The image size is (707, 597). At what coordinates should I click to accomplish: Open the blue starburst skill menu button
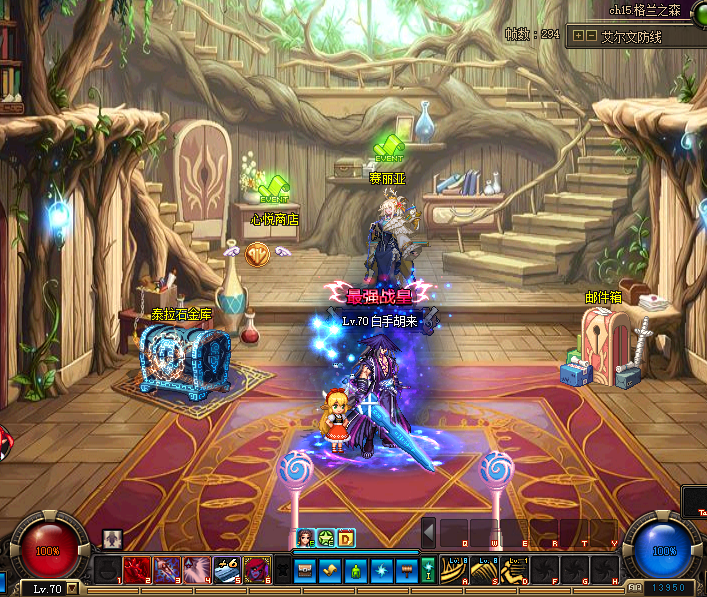(x=382, y=571)
